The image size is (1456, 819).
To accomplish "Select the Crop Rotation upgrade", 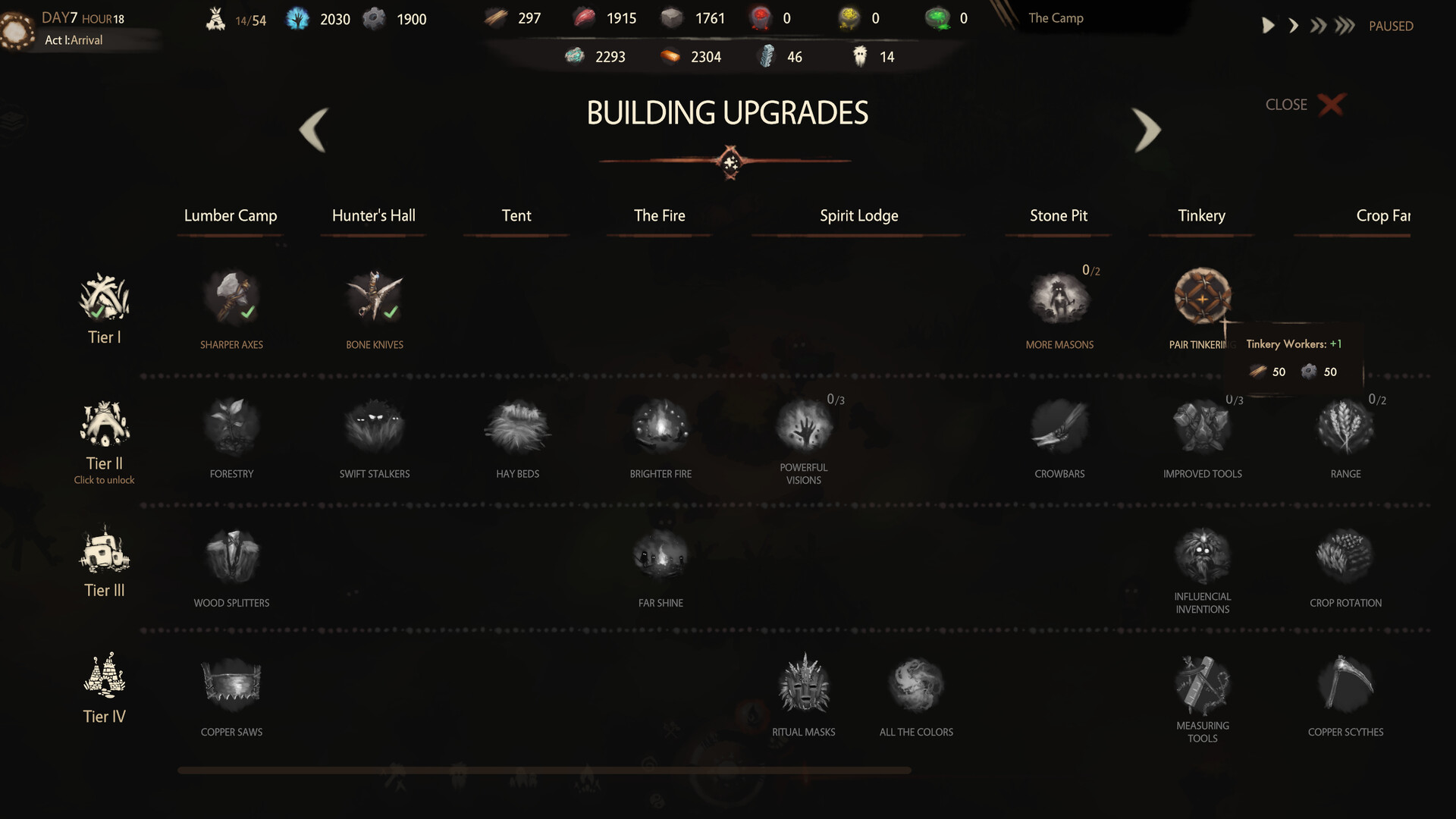I will [1345, 556].
